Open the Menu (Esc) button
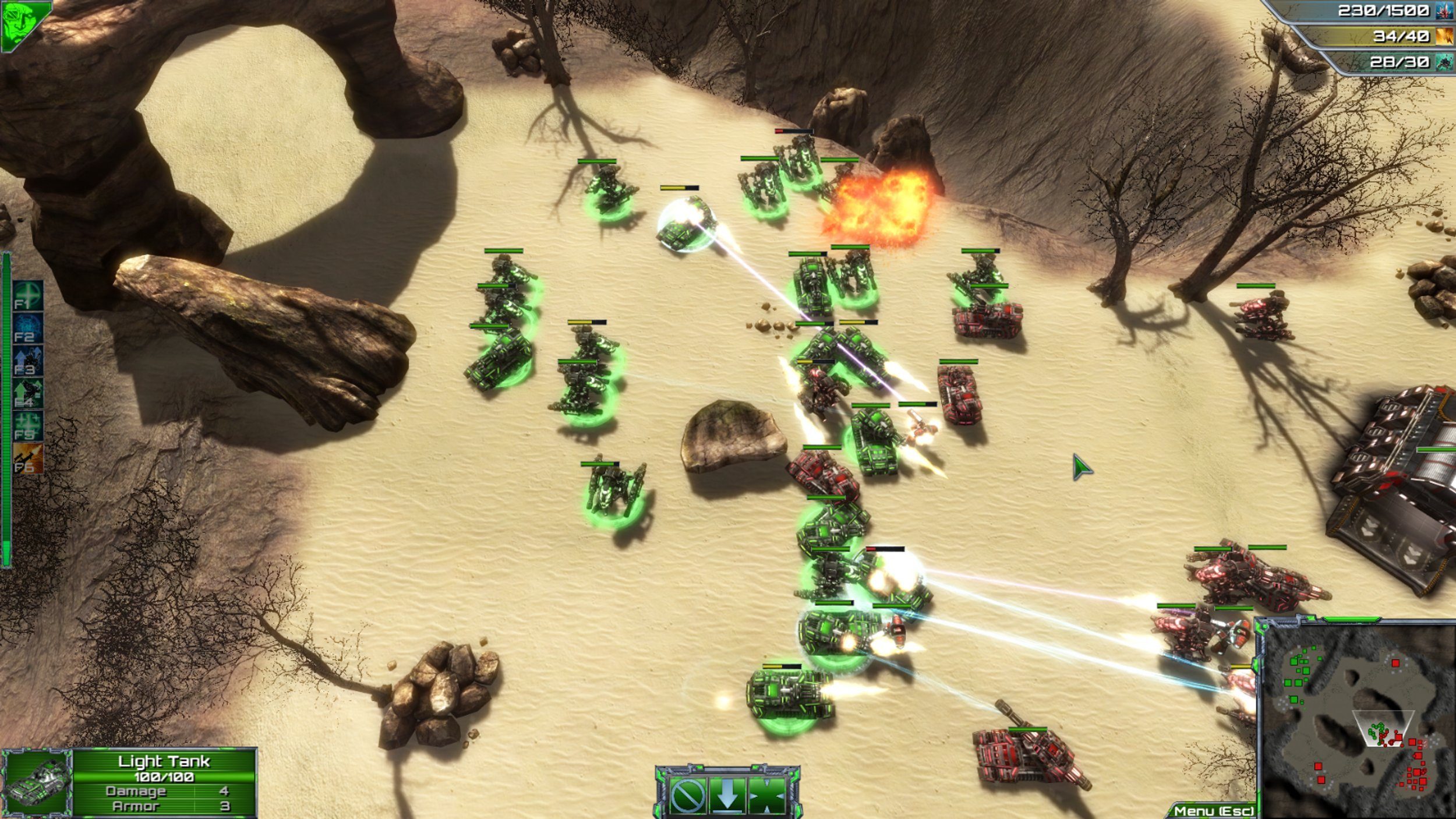Screen dimensions: 1456x819 (x=1213, y=810)
